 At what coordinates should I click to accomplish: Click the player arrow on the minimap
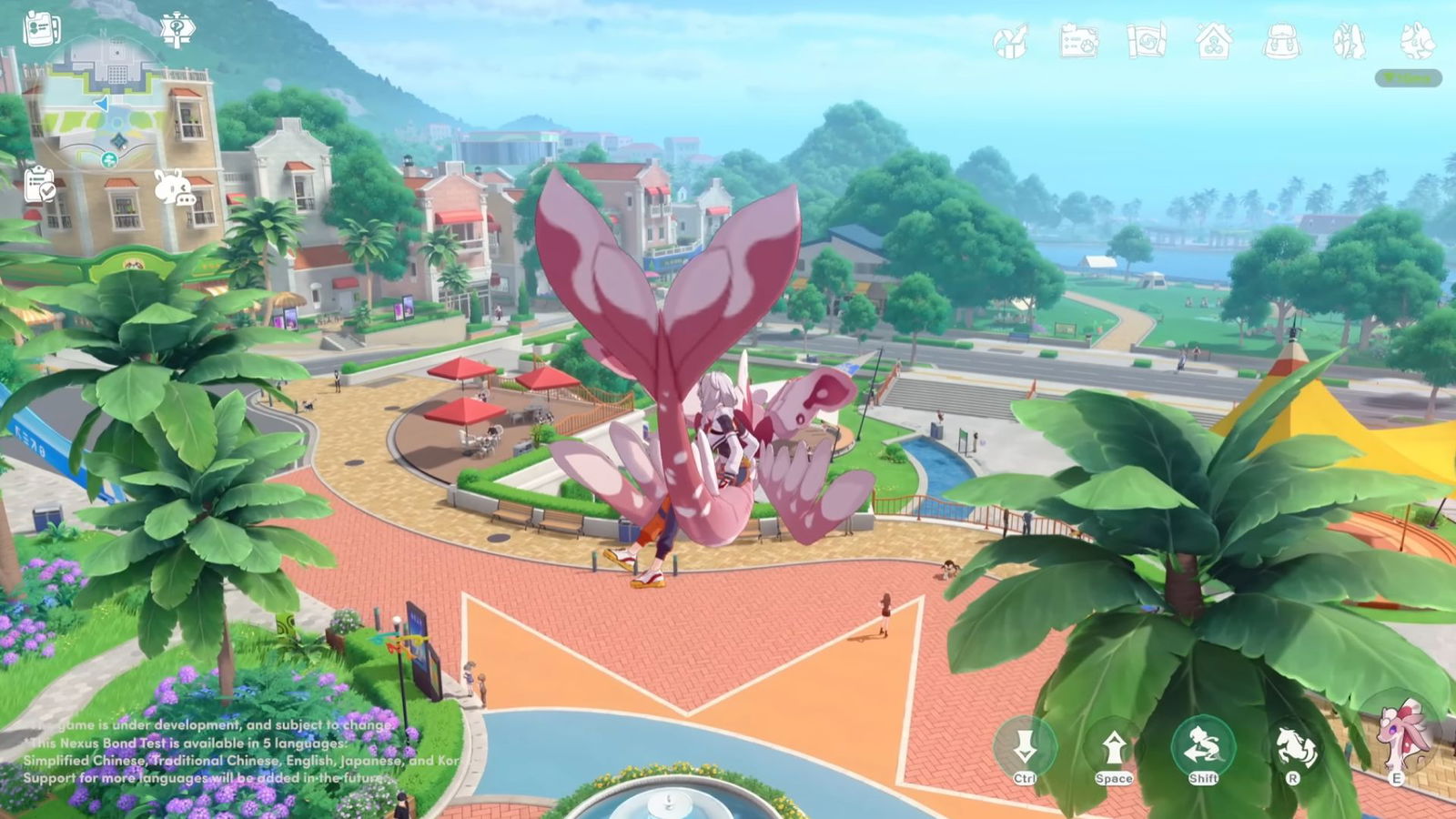tap(101, 104)
